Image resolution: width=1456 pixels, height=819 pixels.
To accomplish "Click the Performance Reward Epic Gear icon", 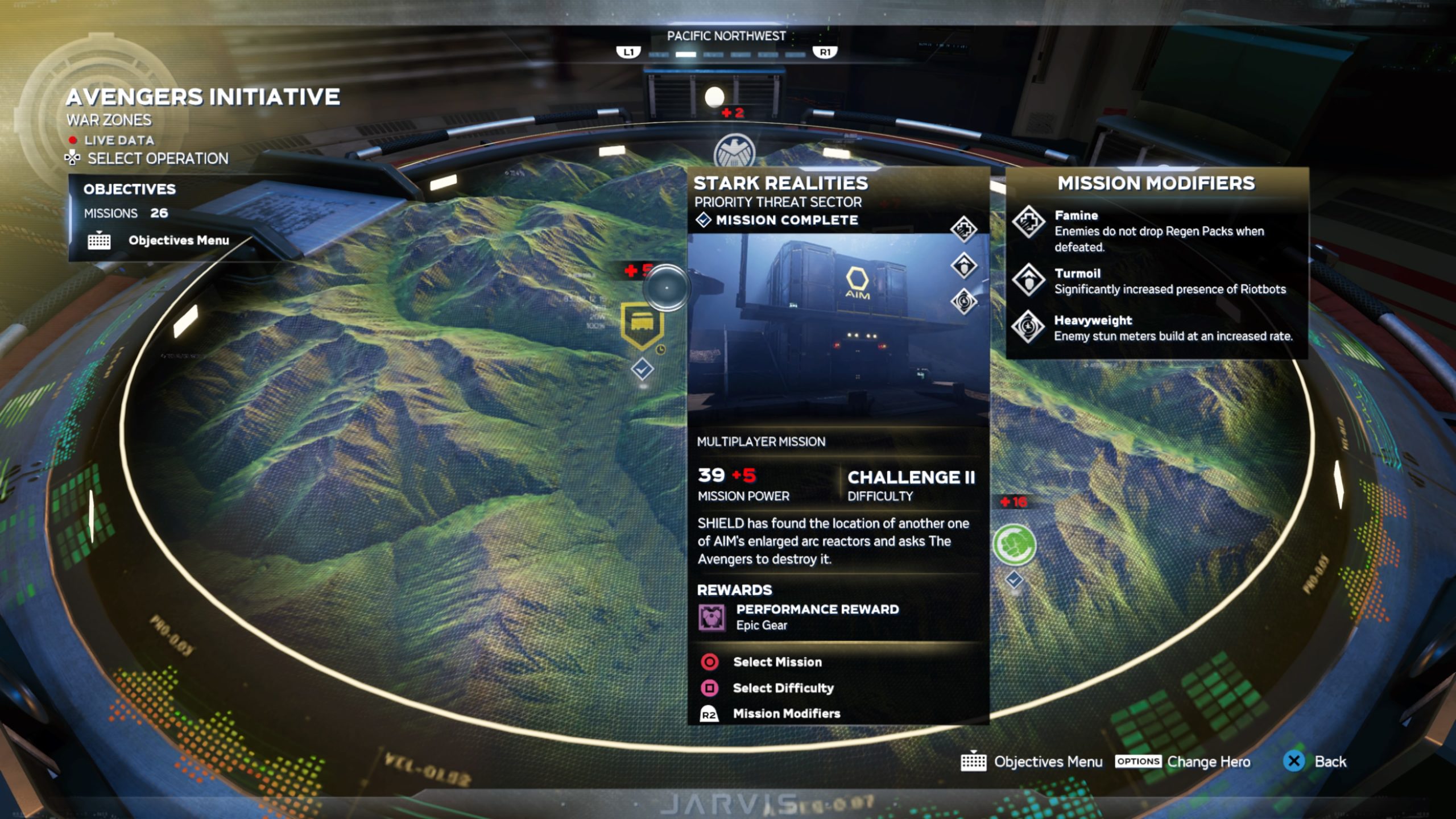I will click(x=712, y=618).
